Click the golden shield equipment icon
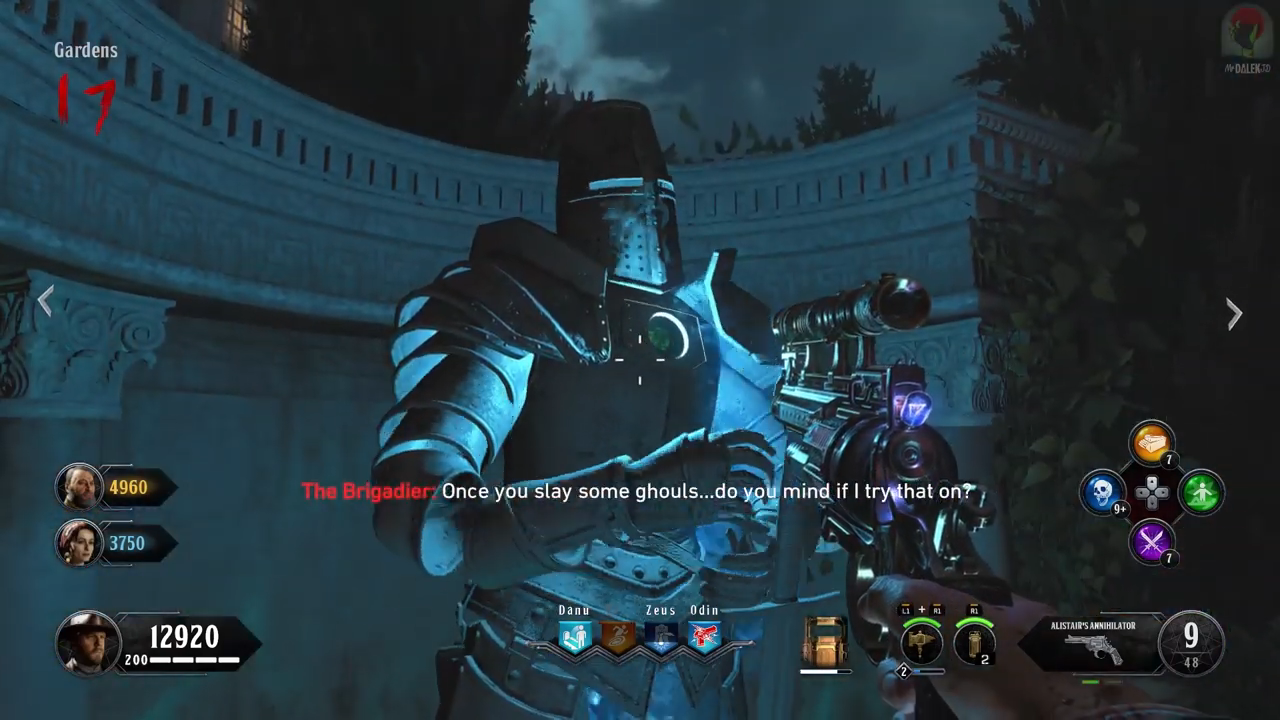Screen dimensions: 1280x720 824,641
